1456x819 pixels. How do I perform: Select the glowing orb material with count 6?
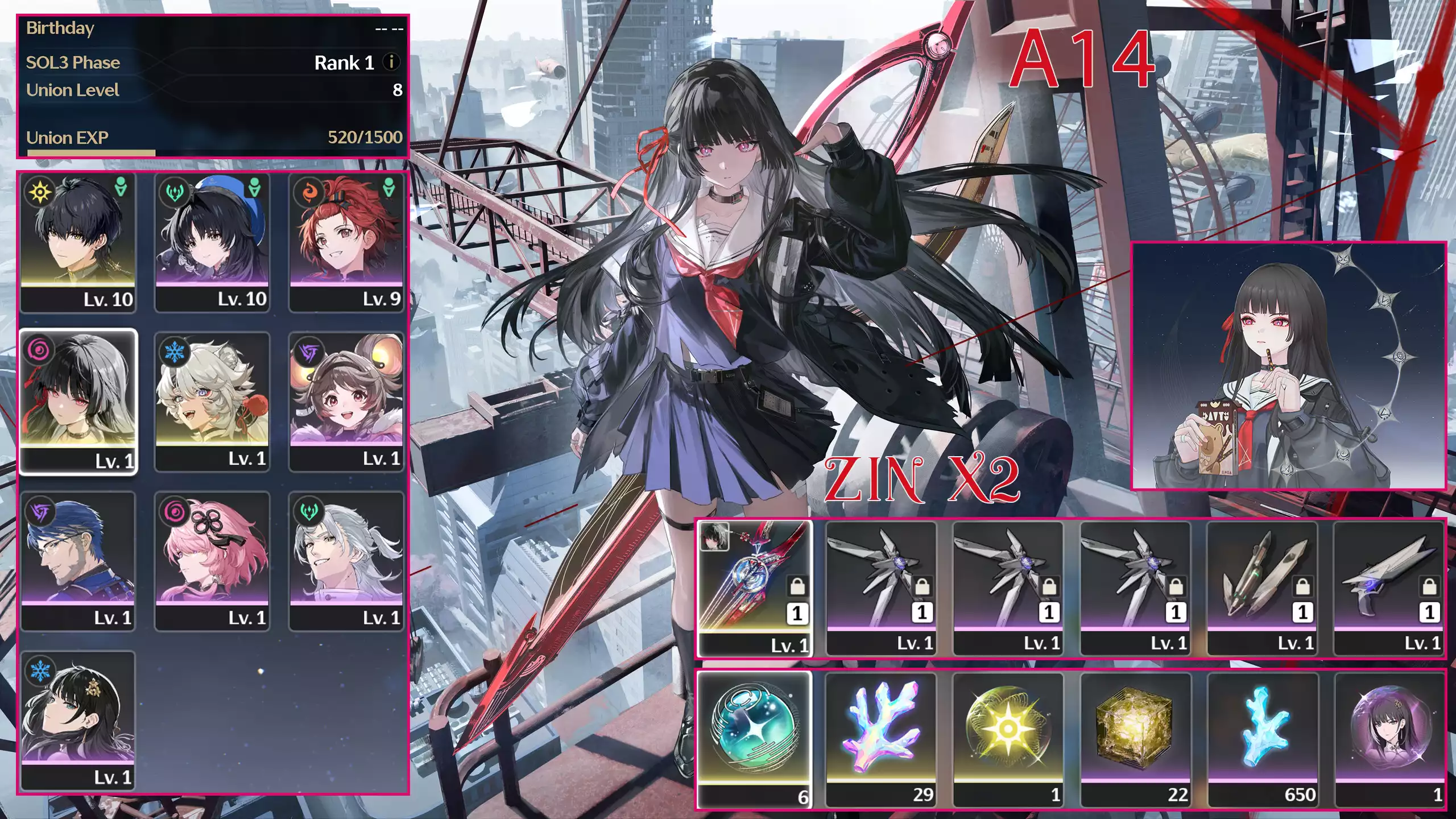756,731
